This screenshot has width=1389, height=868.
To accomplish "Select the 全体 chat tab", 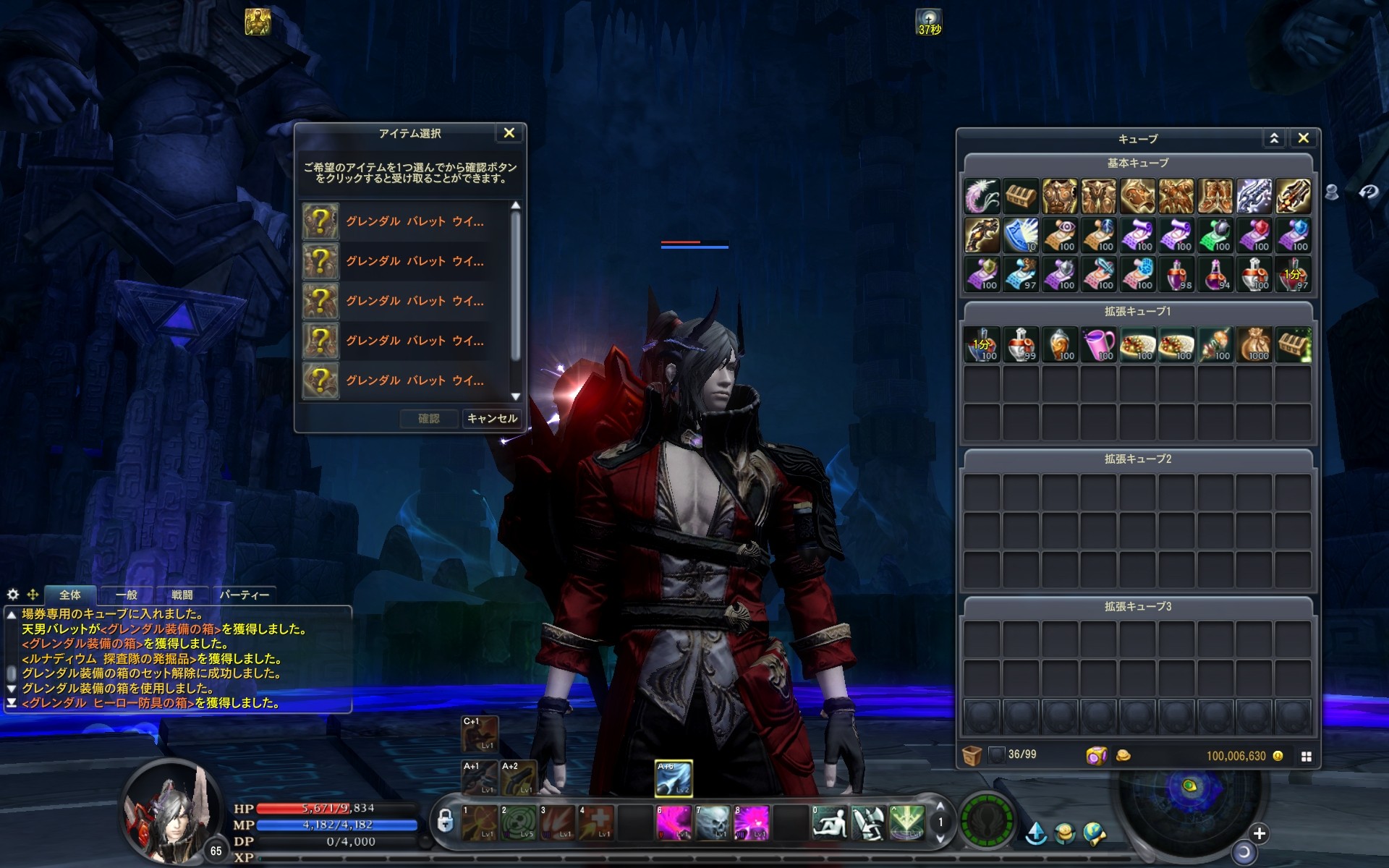I will 70,595.
